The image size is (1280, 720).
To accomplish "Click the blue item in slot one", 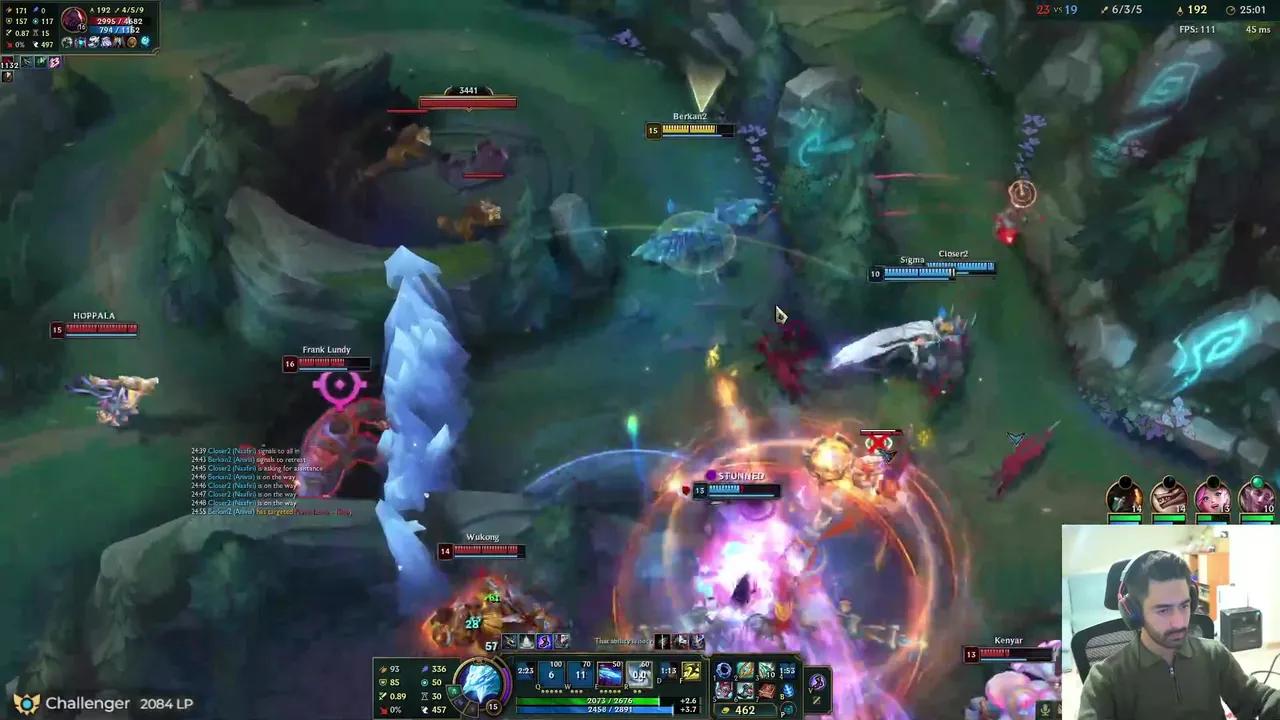I will [723, 669].
